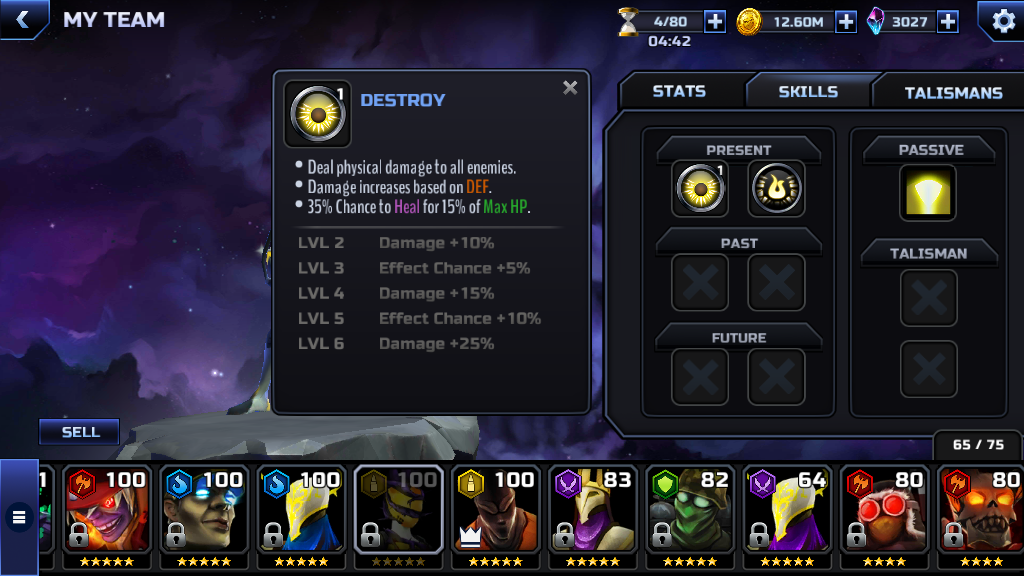Viewport: 1024px width, 576px height.
Task: Add more hourglass energy with plus
Action: click(x=715, y=21)
